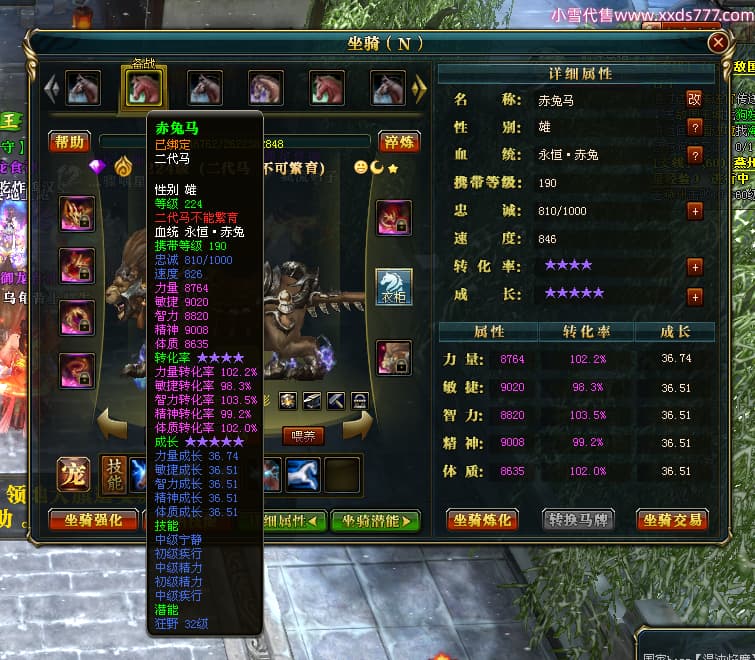The width and height of the screenshot is (755, 660).
Task: Click the 改 rename button beside 赤兔马
Action: [694, 99]
